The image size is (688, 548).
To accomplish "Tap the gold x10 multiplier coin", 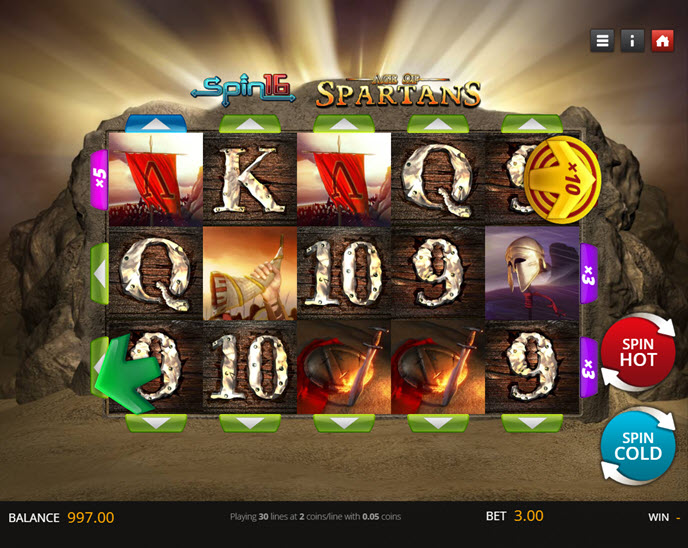I will tap(563, 180).
